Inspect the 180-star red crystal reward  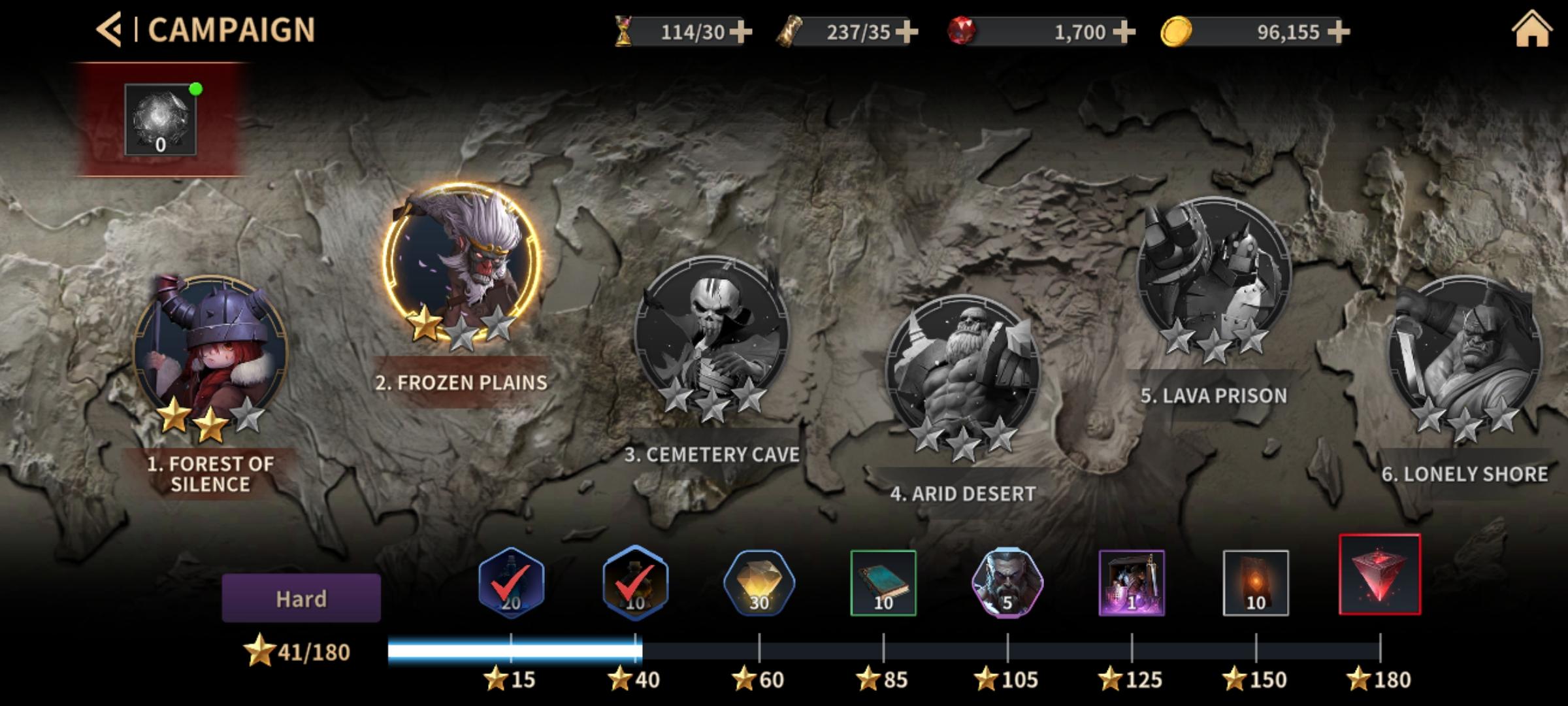click(1380, 575)
